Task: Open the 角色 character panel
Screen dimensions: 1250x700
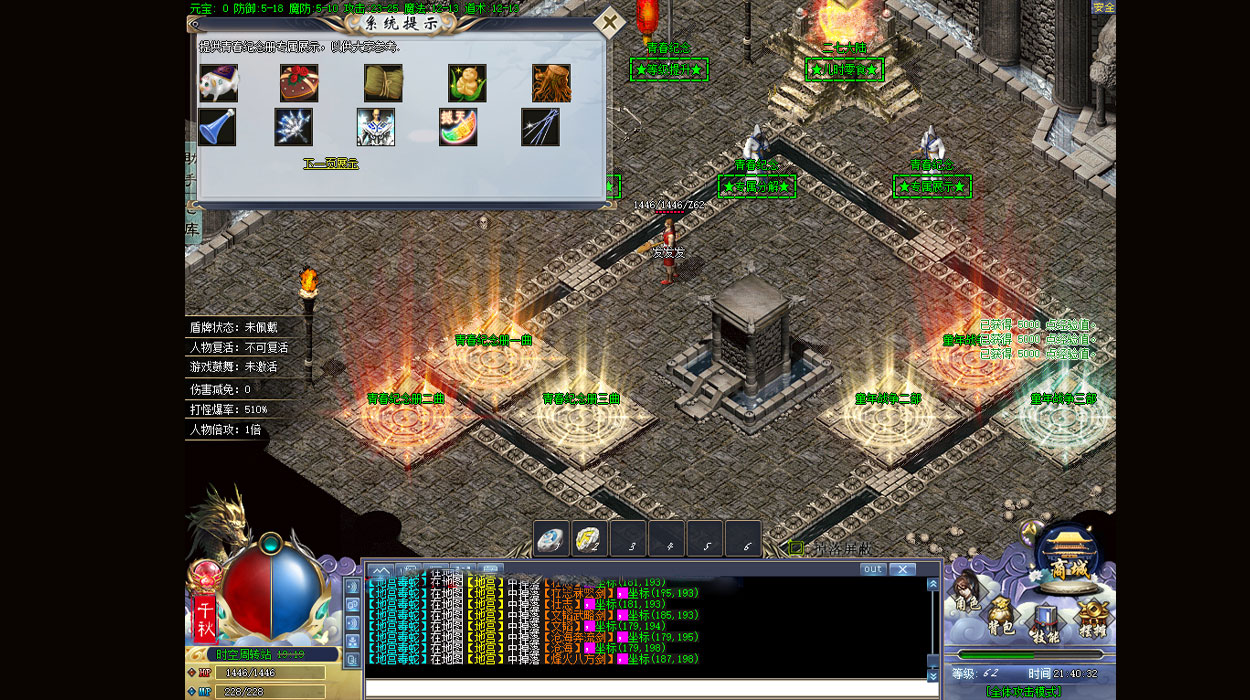Action: tap(967, 598)
